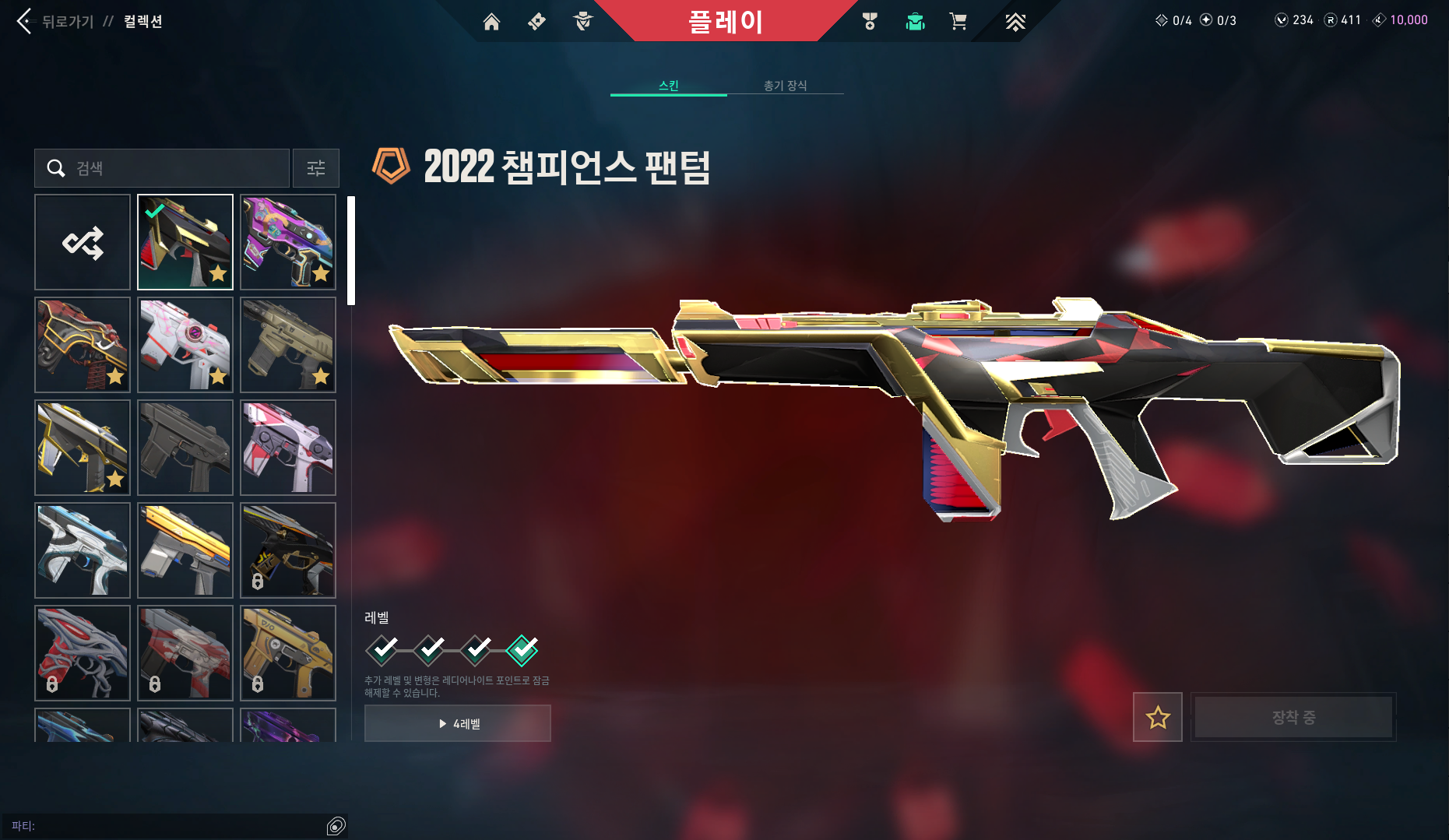Select the purple Phantom skin thumbnail
Viewport: 1449px width, 840px height.
click(x=287, y=242)
